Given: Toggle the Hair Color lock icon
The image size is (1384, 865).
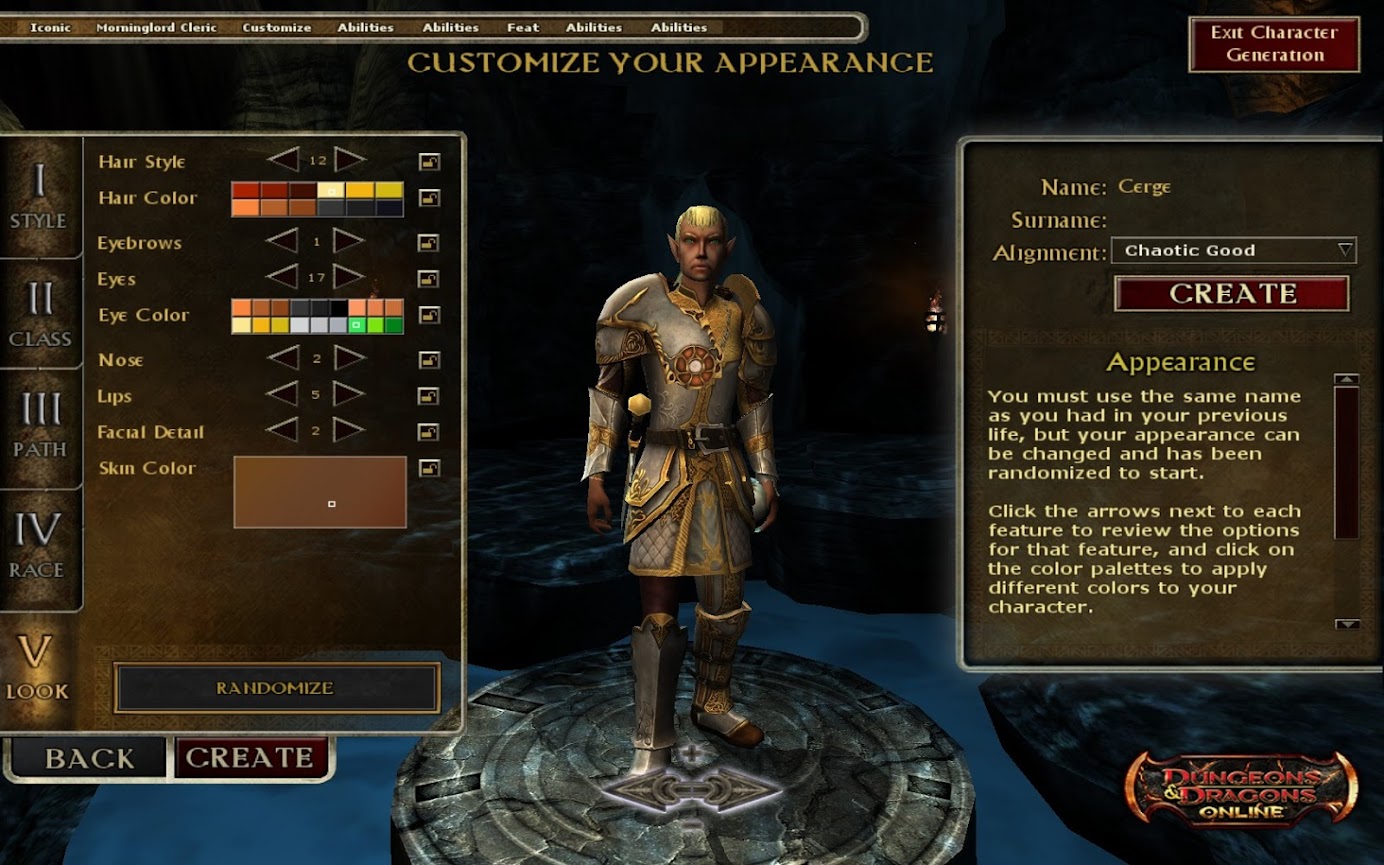Looking at the screenshot, I should (429, 198).
